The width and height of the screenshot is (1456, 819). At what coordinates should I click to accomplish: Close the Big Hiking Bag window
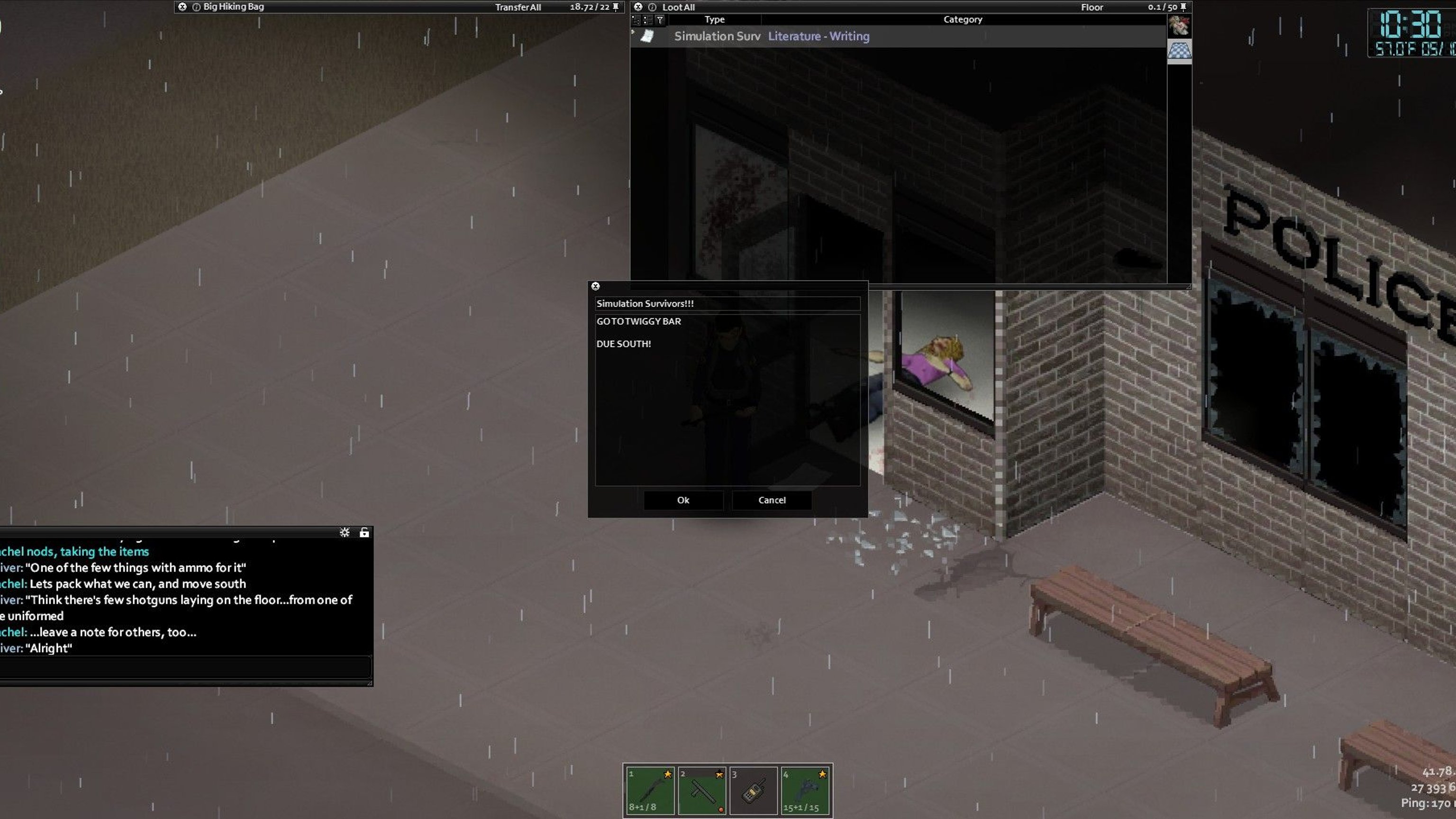(x=182, y=7)
